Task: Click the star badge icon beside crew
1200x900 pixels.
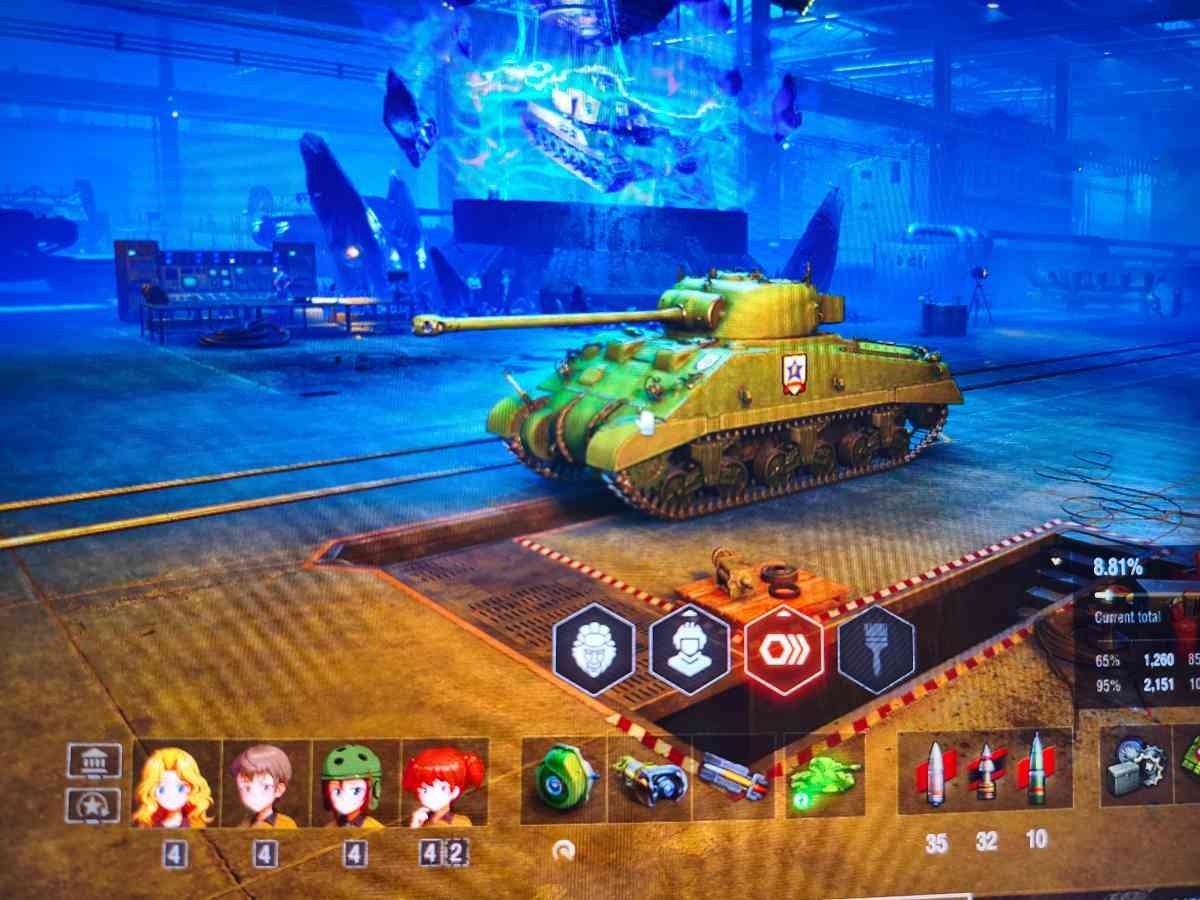Action: coord(94,806)
